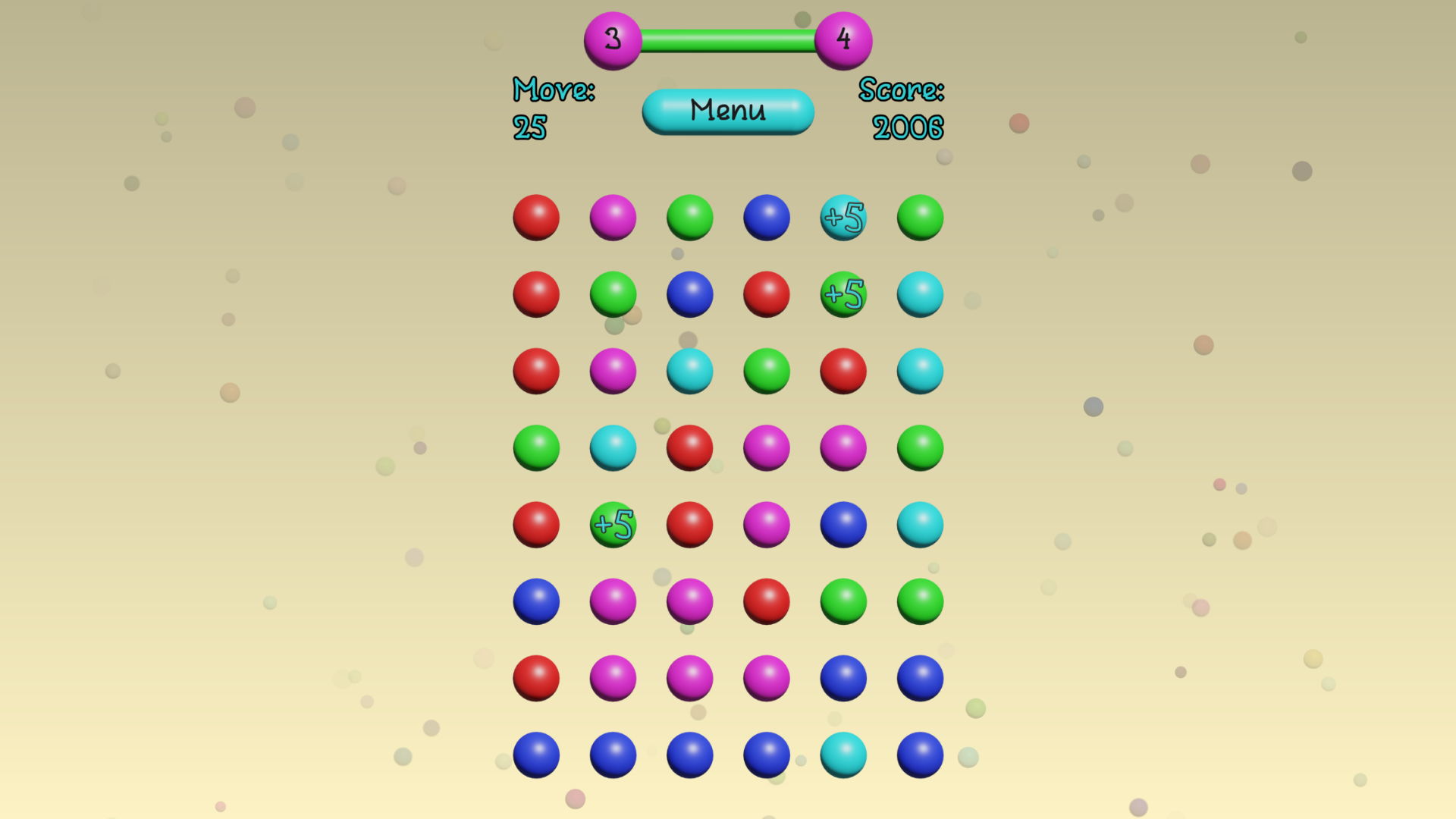This screenshot has height=819, width=1456.
Task: Click the red dot in the sixth row
Action: [766, 601]
